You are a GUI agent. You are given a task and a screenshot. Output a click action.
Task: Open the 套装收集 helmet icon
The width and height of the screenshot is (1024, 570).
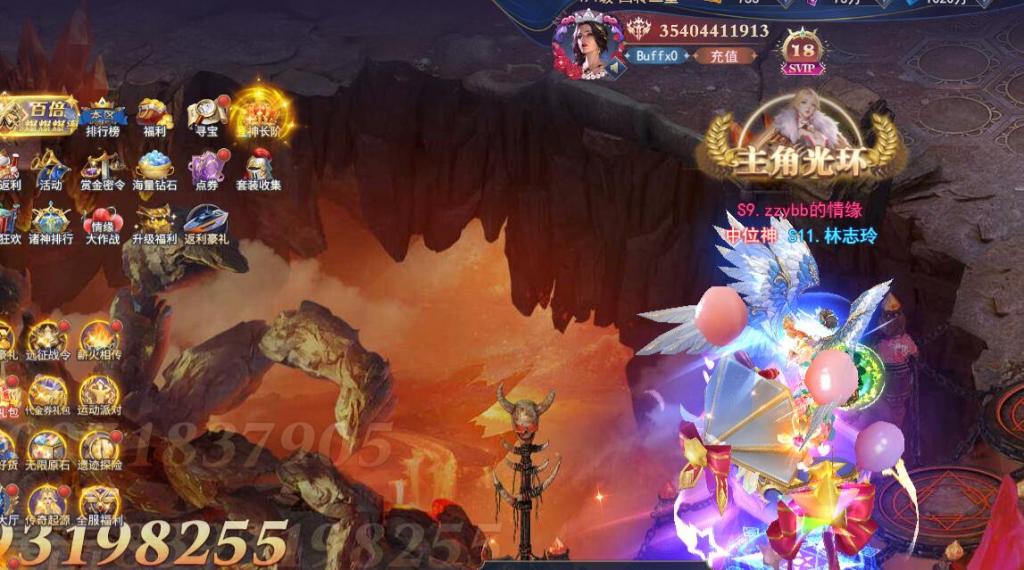259,168
